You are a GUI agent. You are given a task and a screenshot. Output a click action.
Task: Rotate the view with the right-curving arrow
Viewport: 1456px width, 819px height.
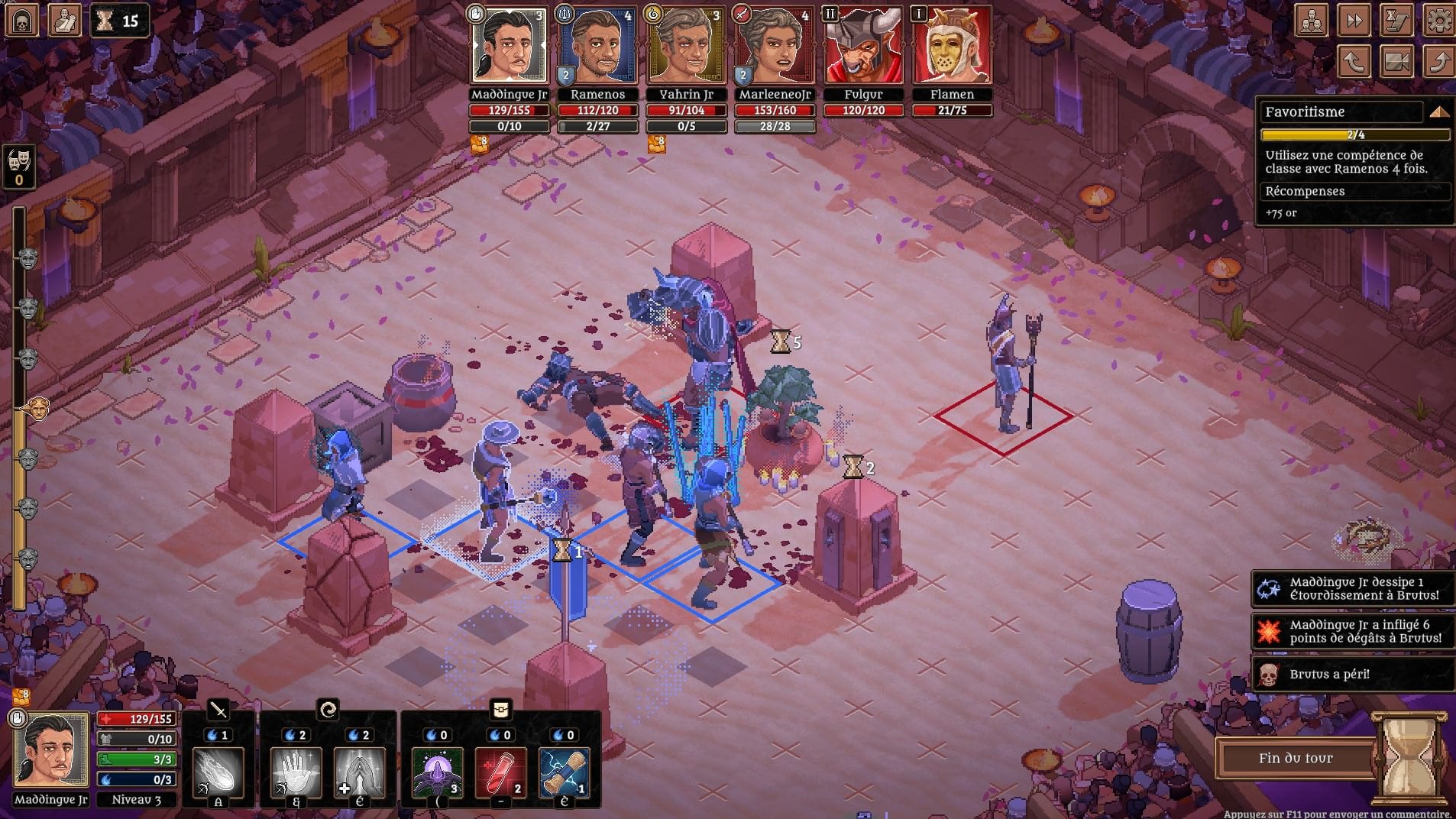click(x=1439, y=62)
